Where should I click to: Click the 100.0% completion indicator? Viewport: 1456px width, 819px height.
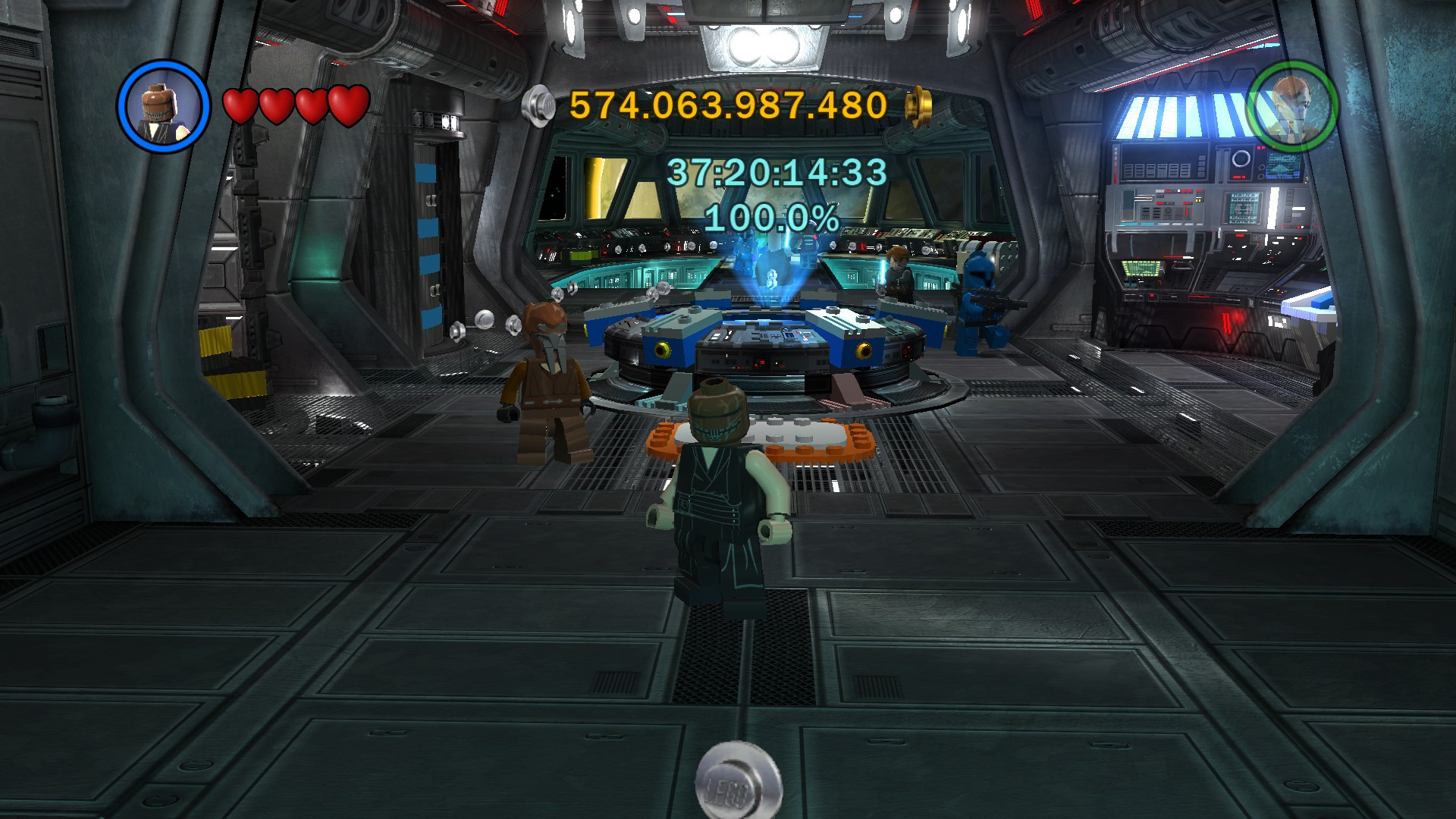point(770,219)
